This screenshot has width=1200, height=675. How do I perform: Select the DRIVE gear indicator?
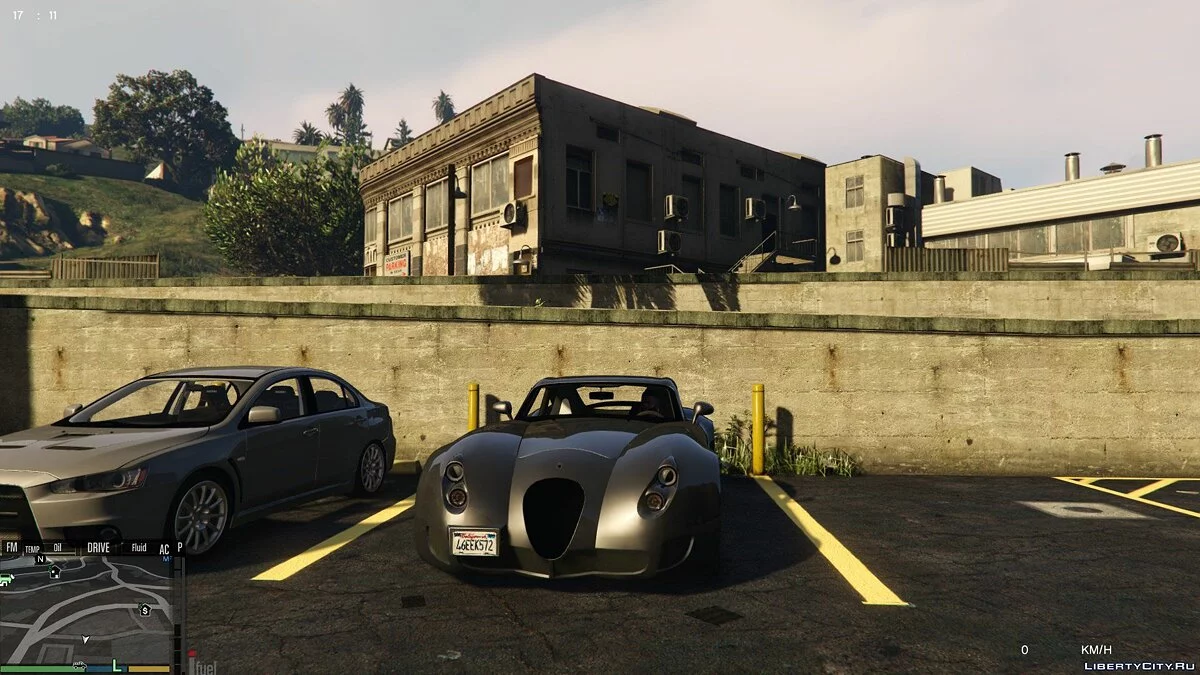pos(98,547)
